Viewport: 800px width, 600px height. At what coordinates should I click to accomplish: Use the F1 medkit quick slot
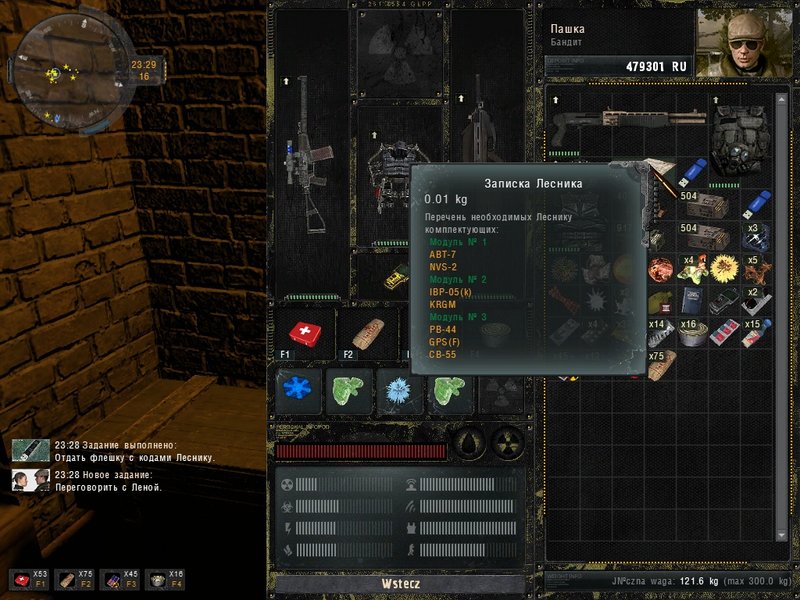pyautogui.click(x=304, y=335)
